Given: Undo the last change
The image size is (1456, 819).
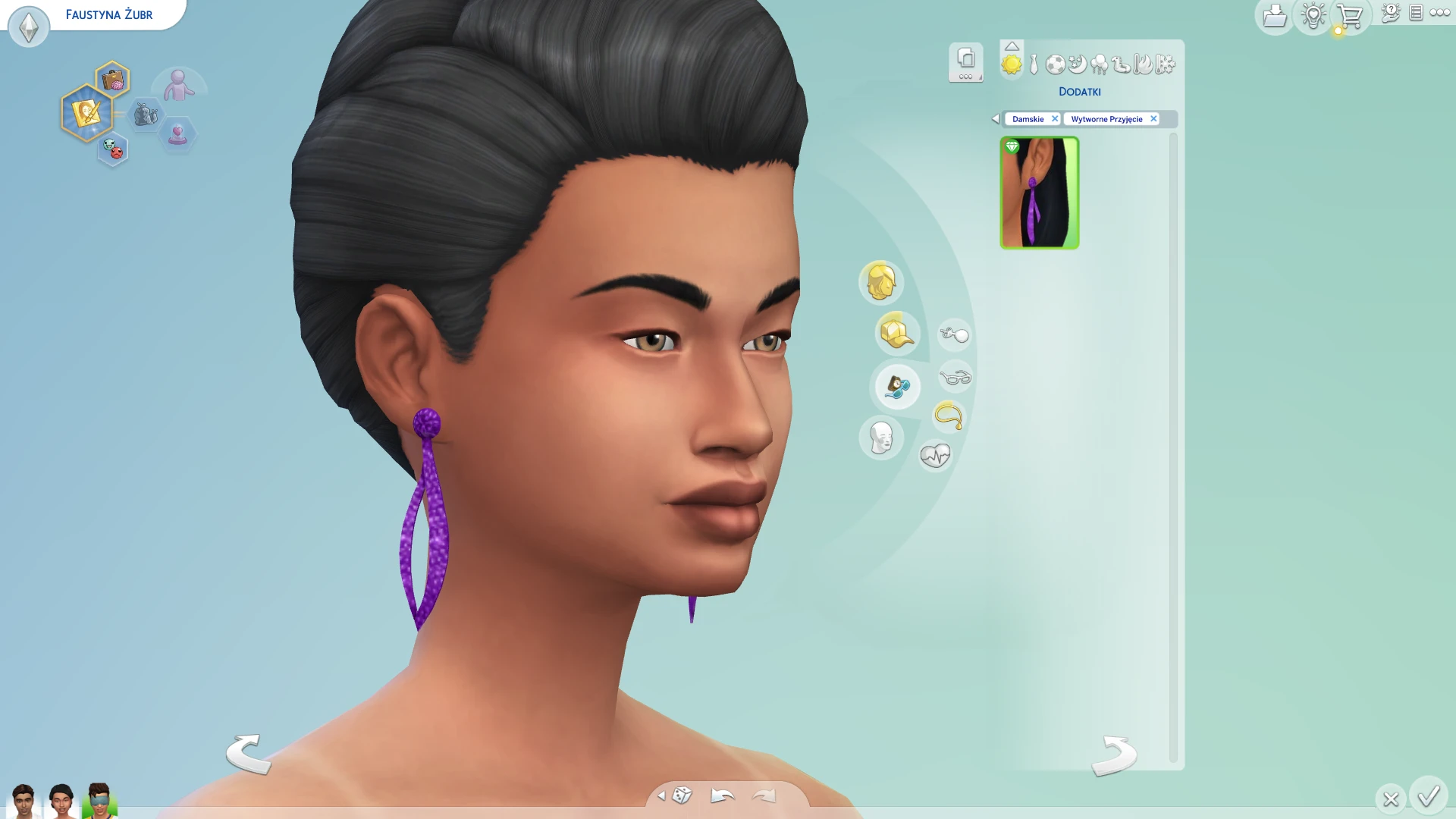Looking at the screenshot, I should [x=722, y=795].
